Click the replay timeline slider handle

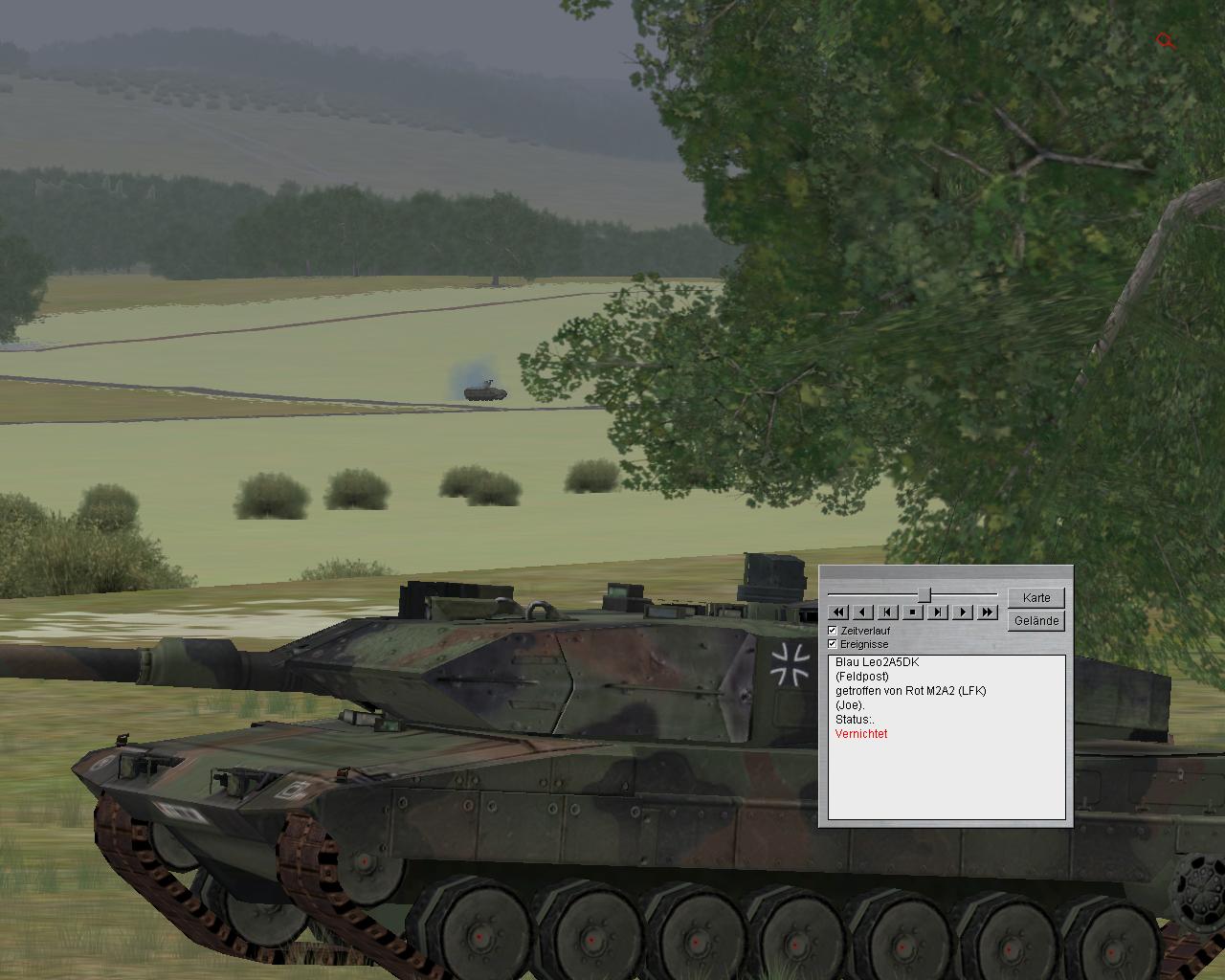(x=924, y=595)
